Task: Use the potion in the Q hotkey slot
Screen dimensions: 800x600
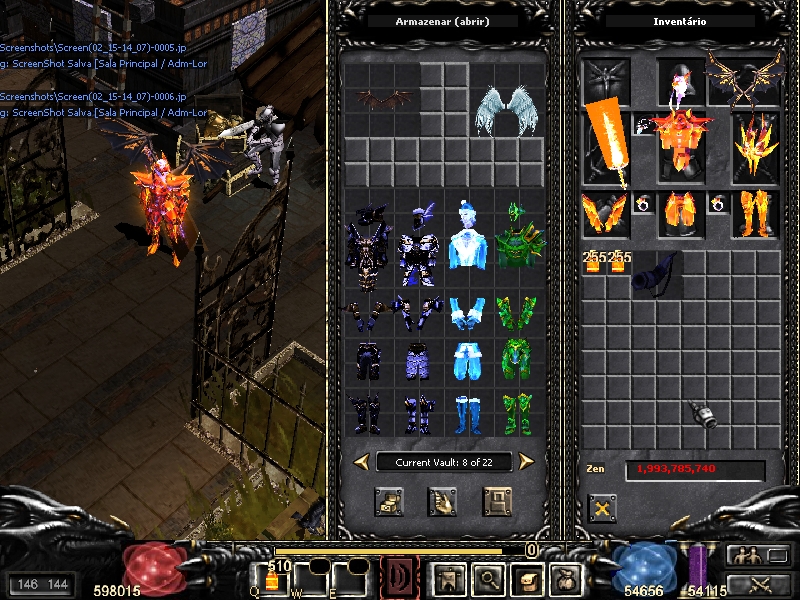Action: (x=271, y=580)
